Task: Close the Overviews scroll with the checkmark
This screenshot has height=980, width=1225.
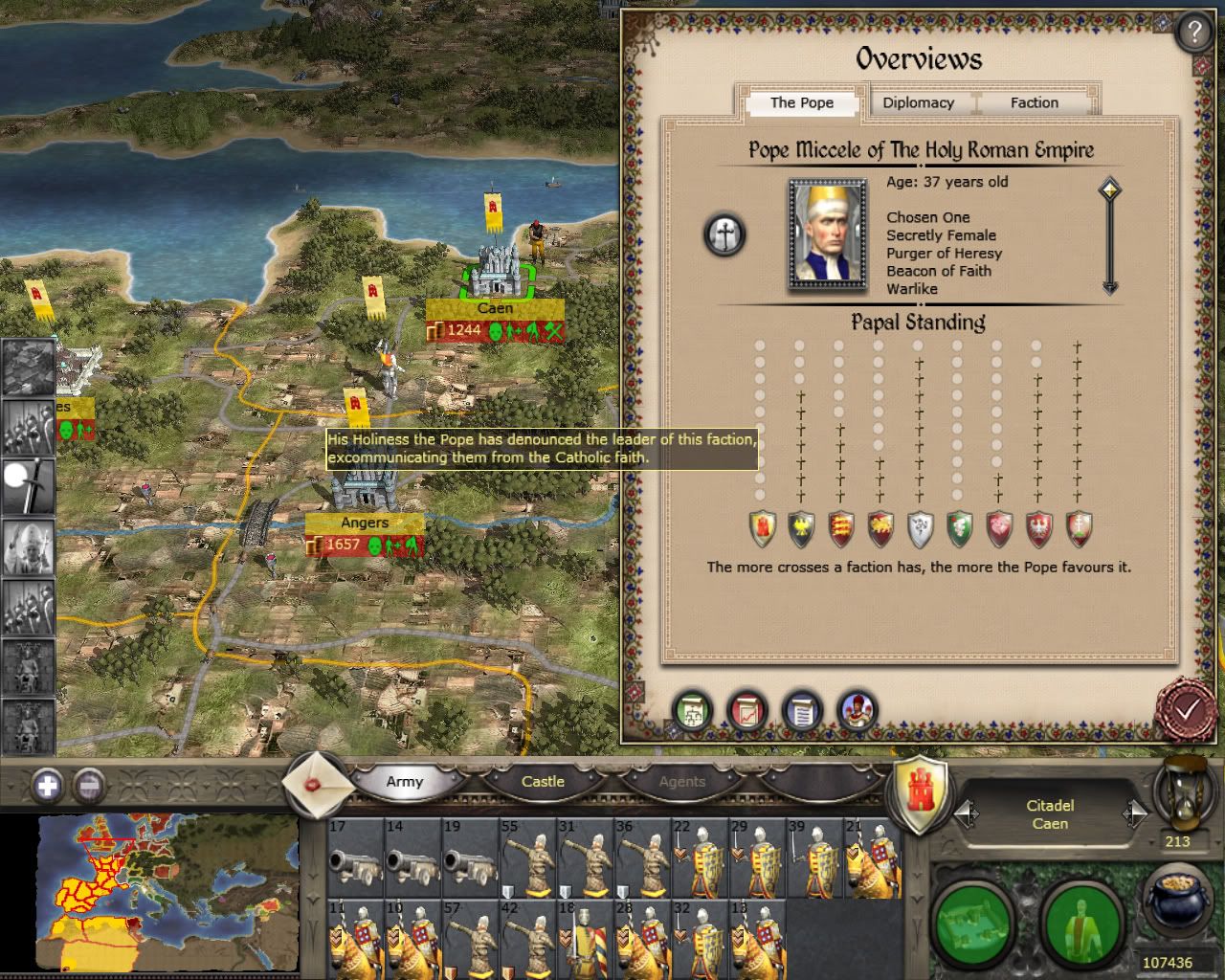Action: [1186, 709]
